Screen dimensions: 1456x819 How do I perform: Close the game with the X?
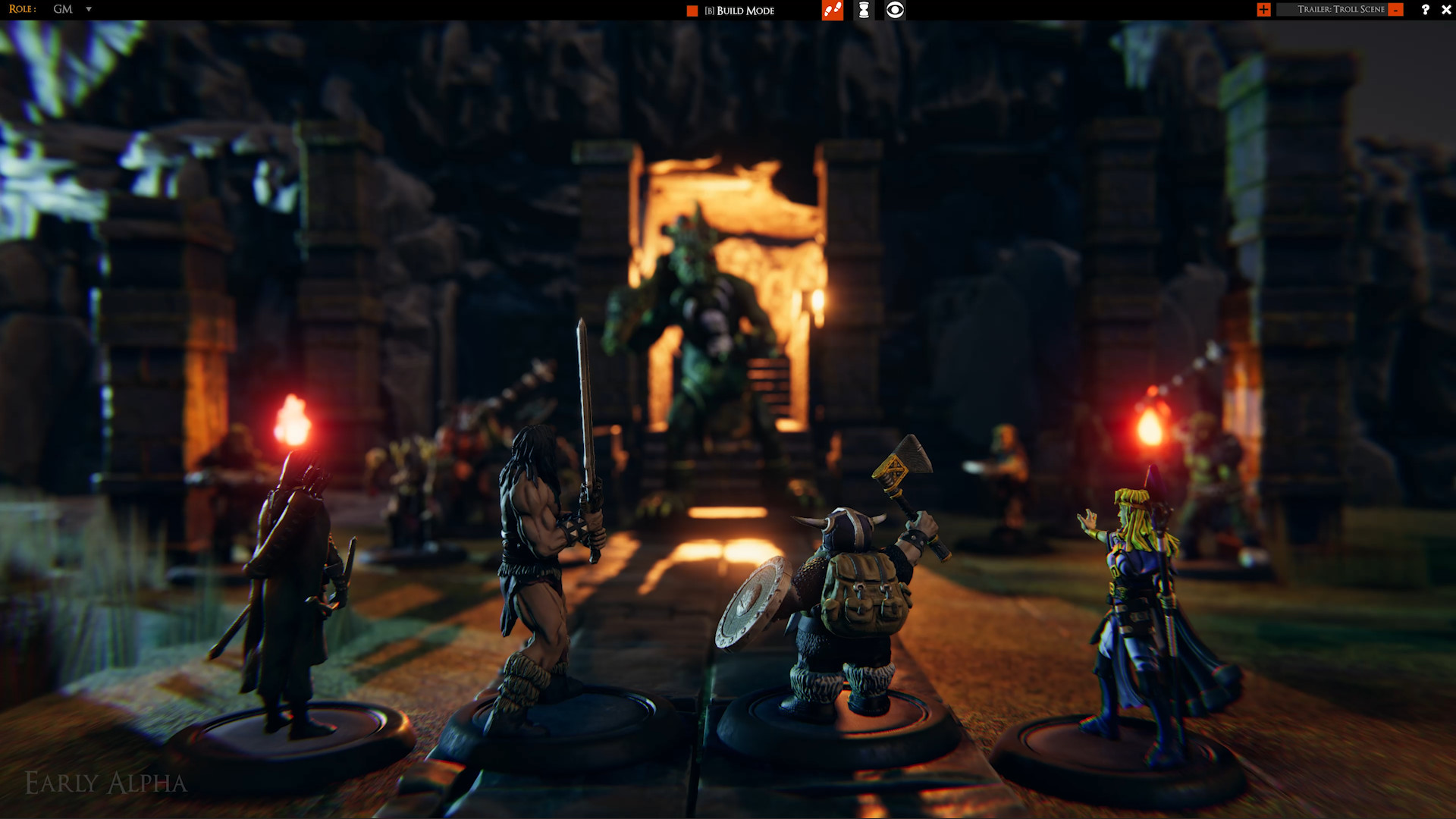tap(1446, 10)
